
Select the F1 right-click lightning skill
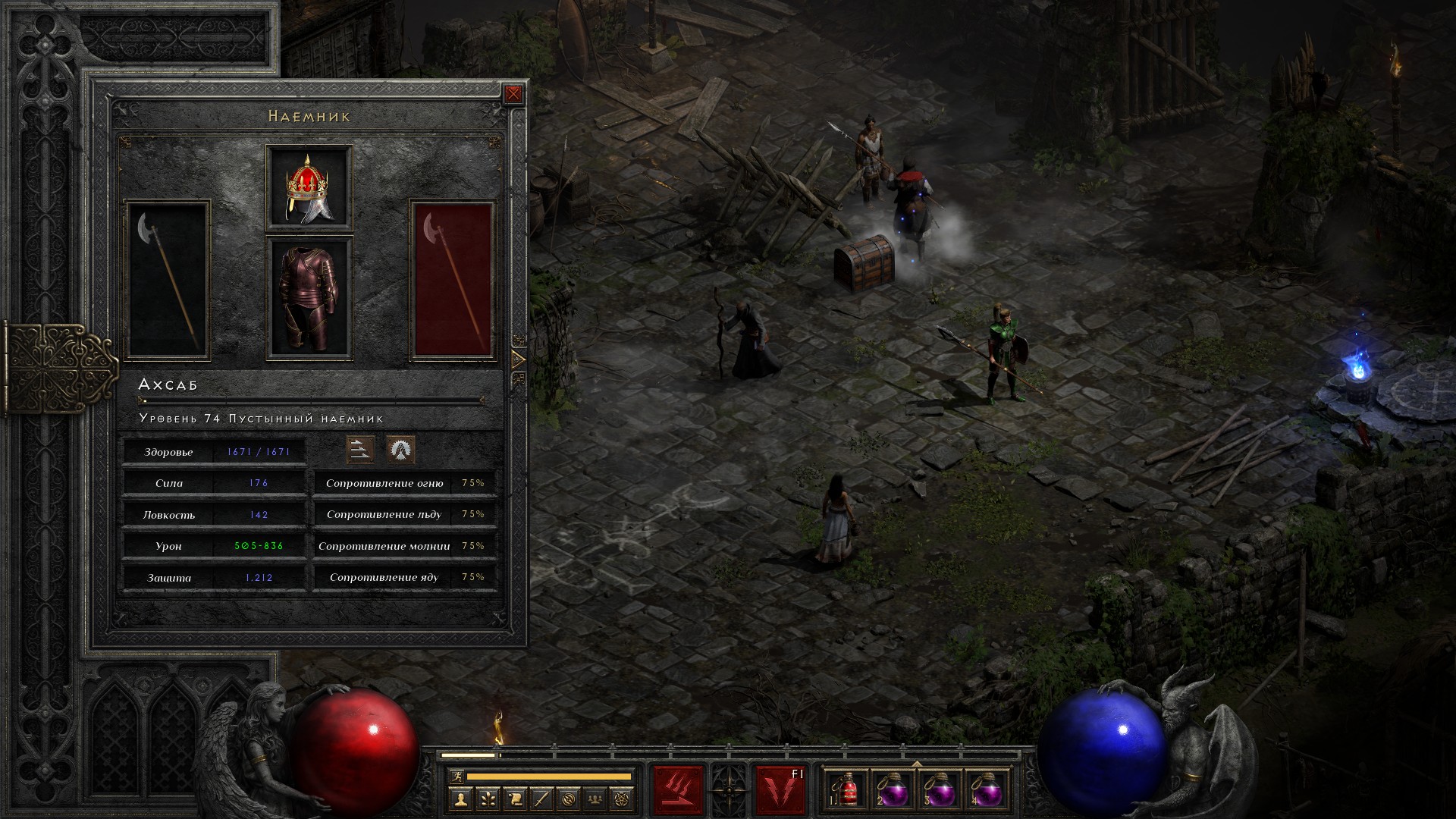(780, 791)
